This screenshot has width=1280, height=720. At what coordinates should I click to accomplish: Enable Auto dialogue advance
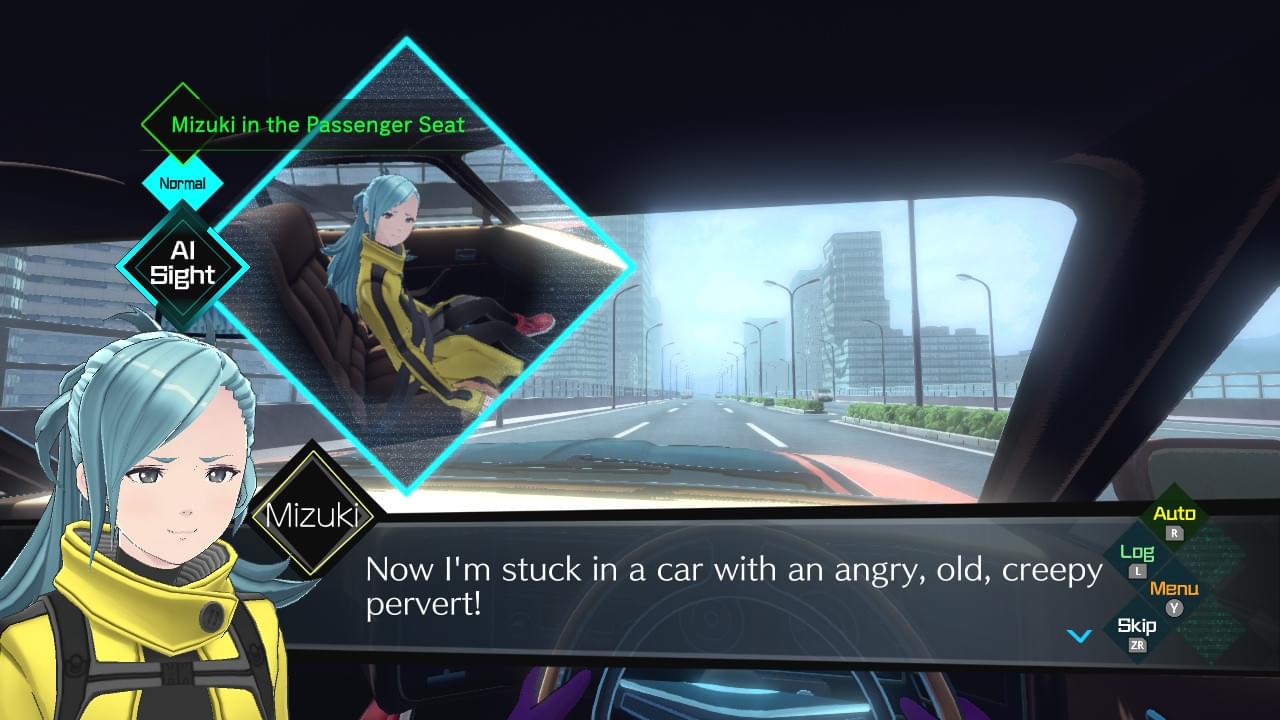tap(1174, 516)
